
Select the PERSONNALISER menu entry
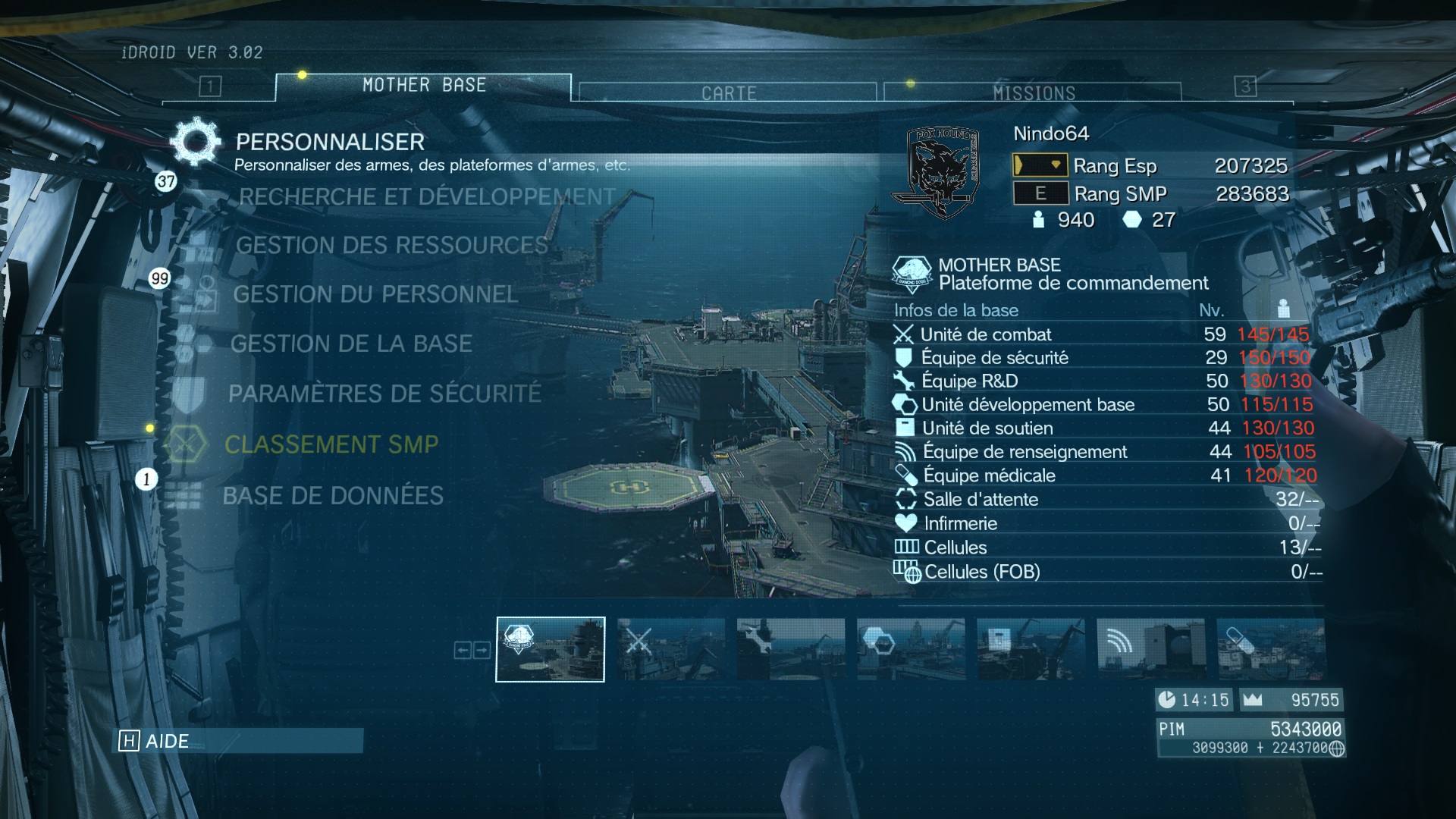coord(330,143)
